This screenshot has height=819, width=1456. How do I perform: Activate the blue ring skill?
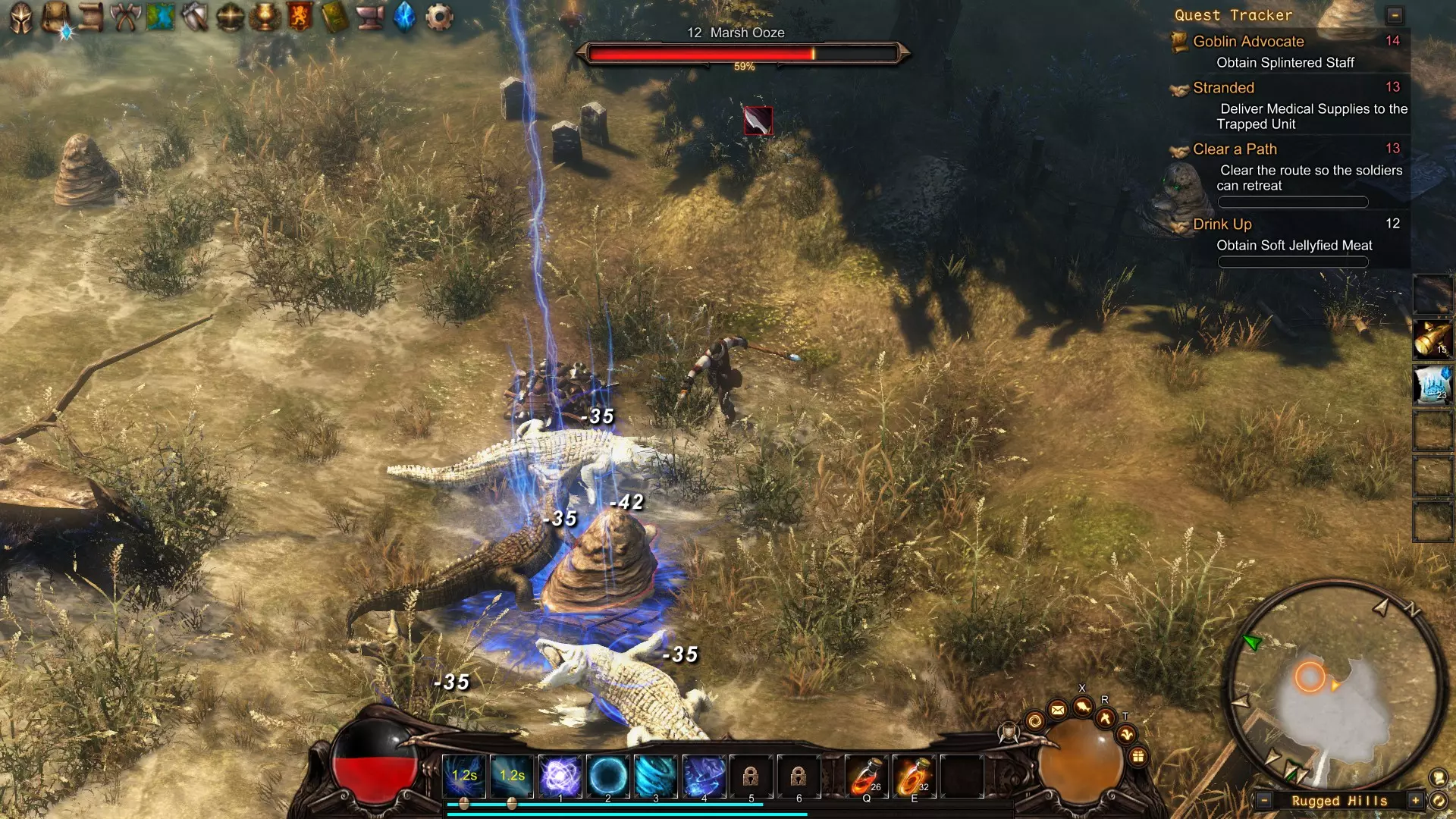(x=608, y=776)
